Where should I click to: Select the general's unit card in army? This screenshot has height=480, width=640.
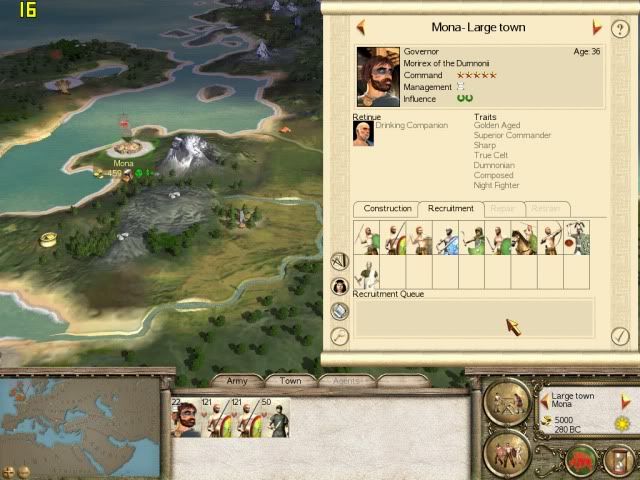186,418
